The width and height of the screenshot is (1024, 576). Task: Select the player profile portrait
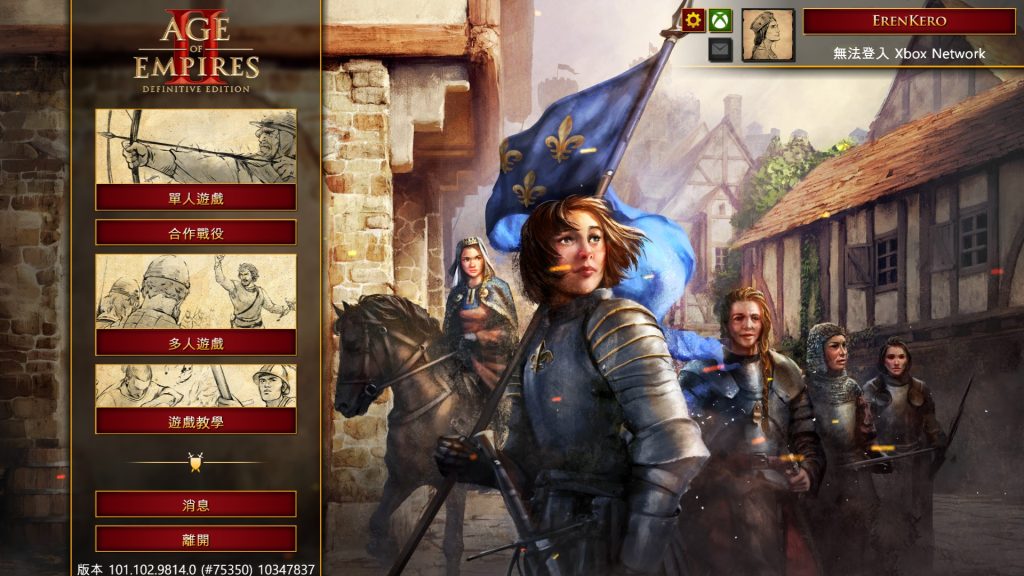click(x=768, y=35)
